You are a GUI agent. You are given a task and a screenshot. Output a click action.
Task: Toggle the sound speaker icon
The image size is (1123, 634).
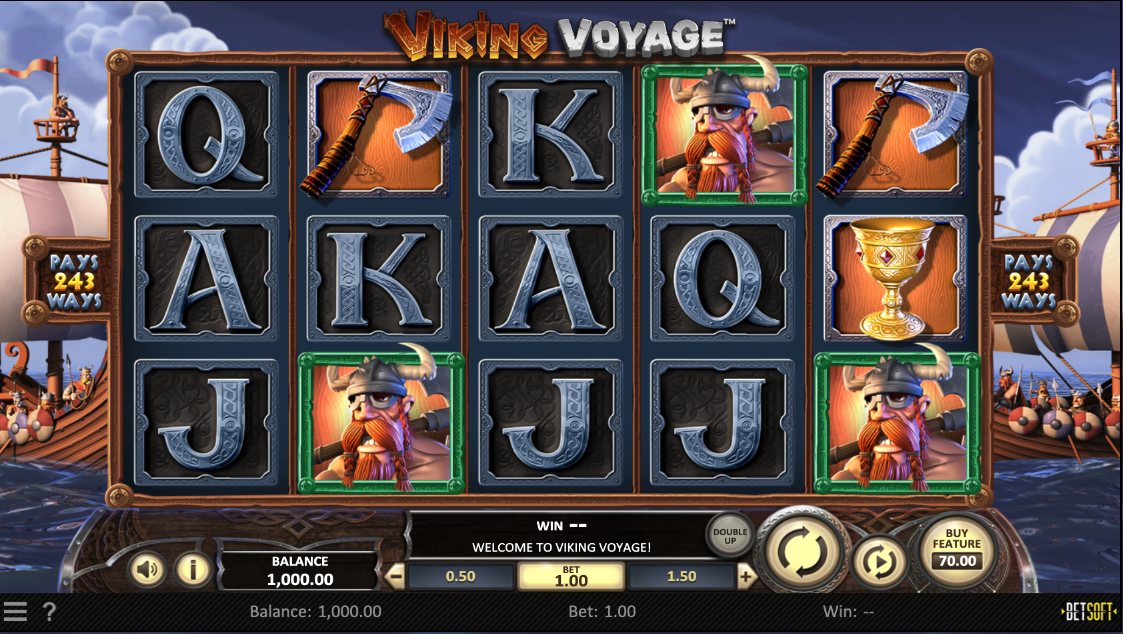point(148,570)
